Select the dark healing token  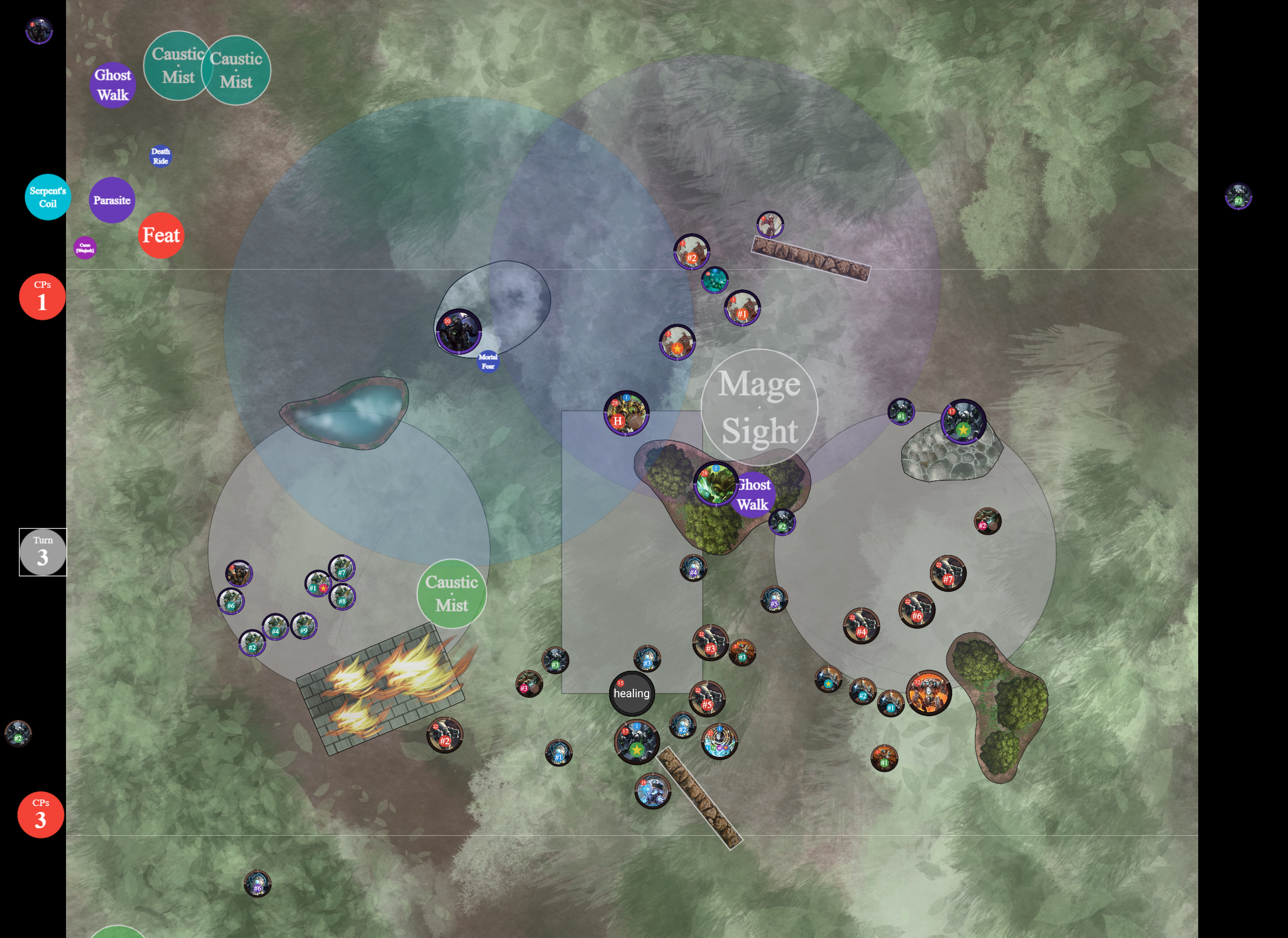click(631, 693)
